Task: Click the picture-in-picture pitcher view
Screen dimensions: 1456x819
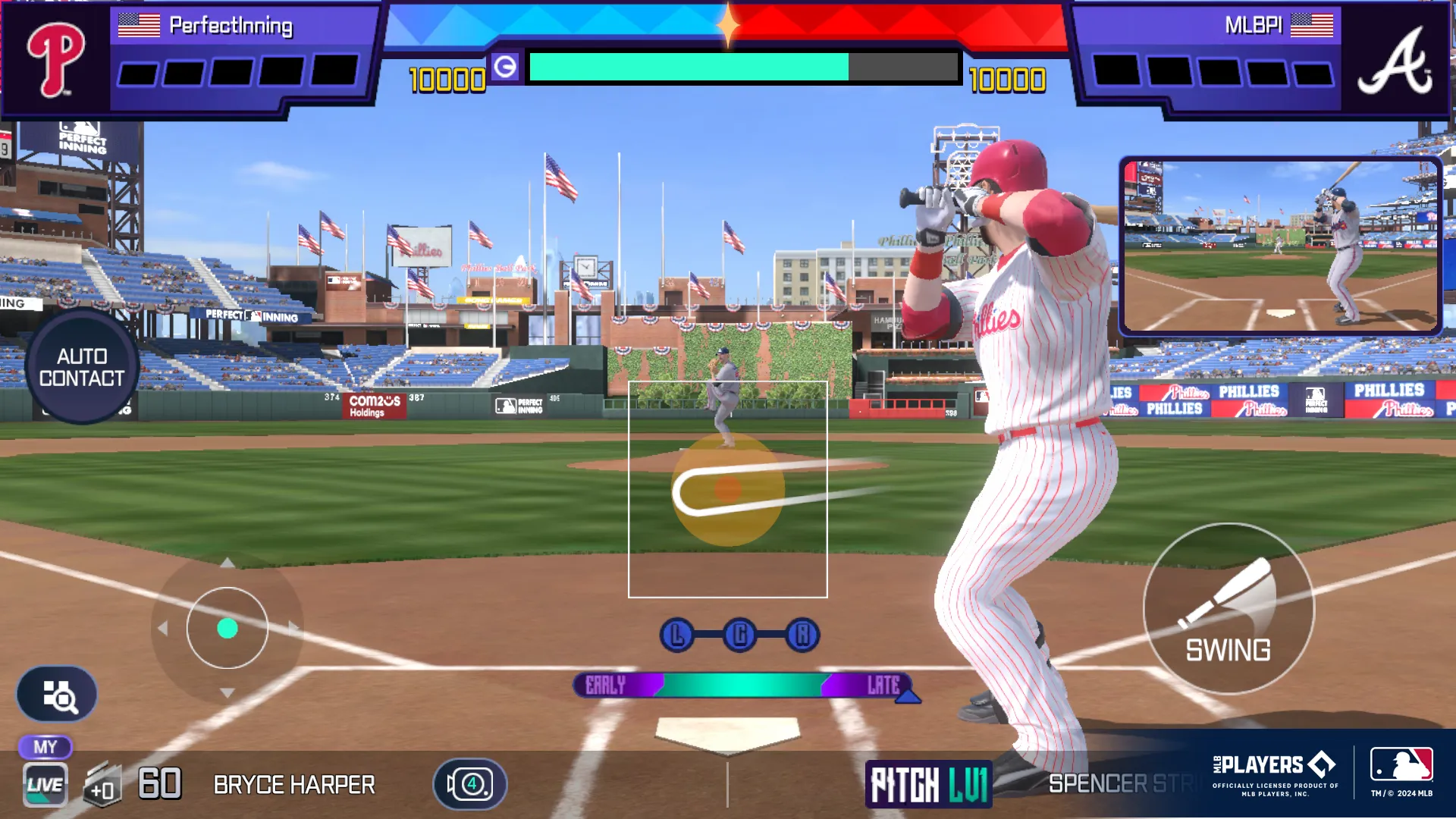Action: pos(1280,244)
